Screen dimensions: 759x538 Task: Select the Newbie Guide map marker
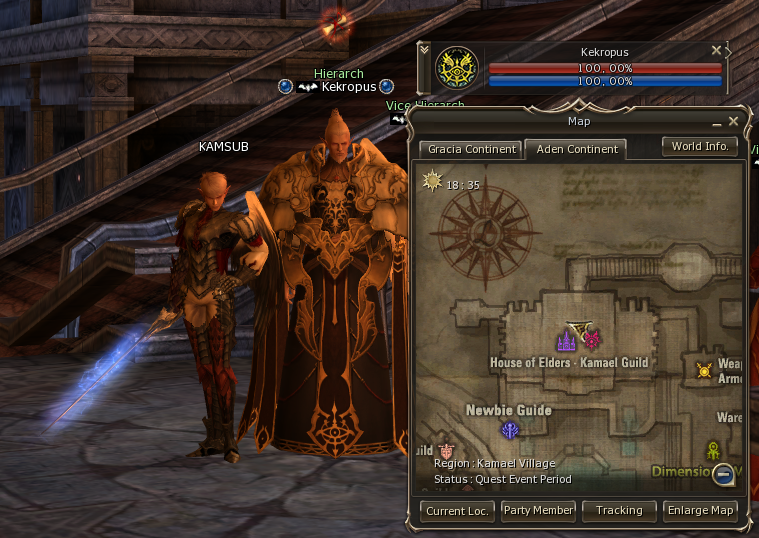[510, 430]
